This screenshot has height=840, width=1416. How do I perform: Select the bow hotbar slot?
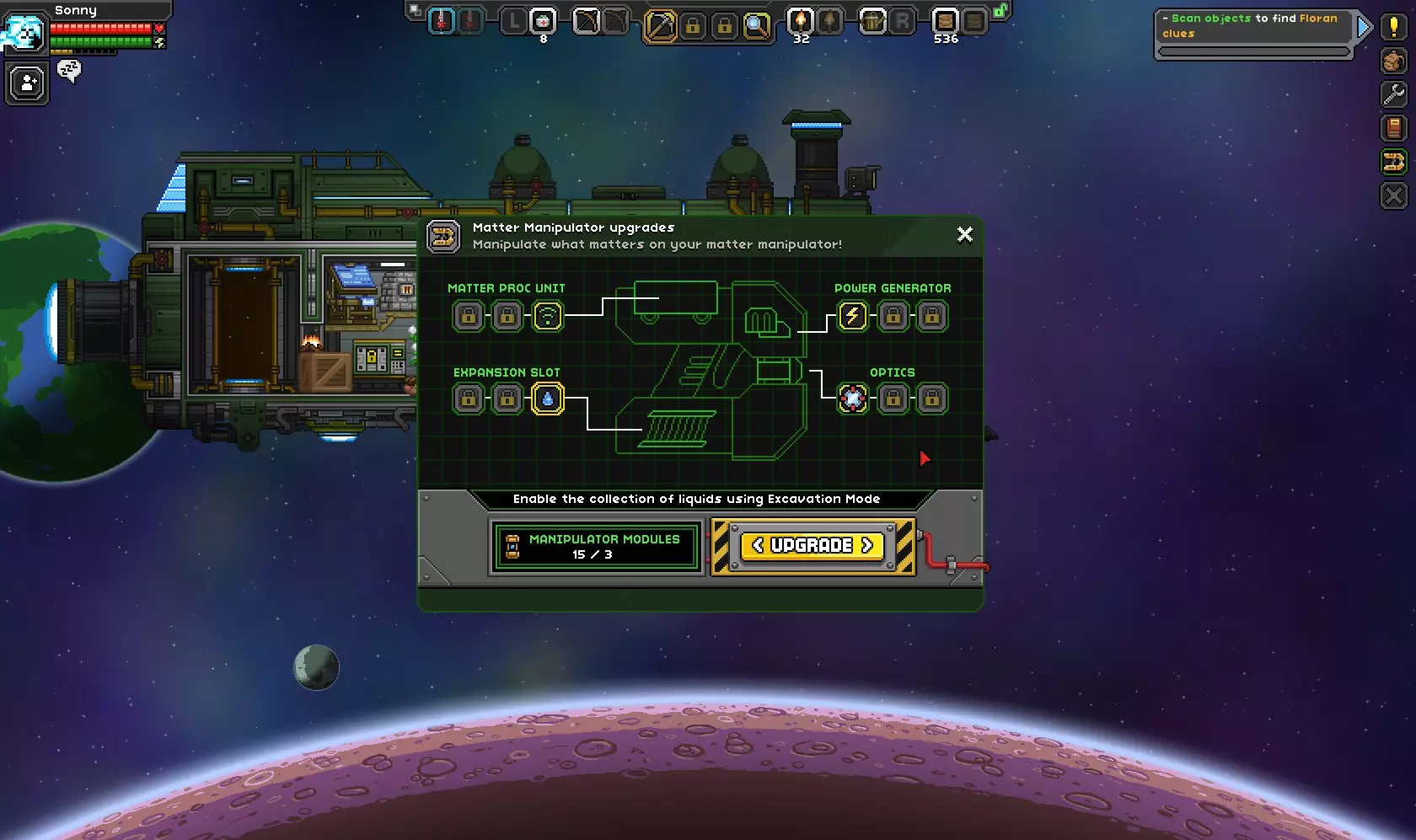point(586,21)
